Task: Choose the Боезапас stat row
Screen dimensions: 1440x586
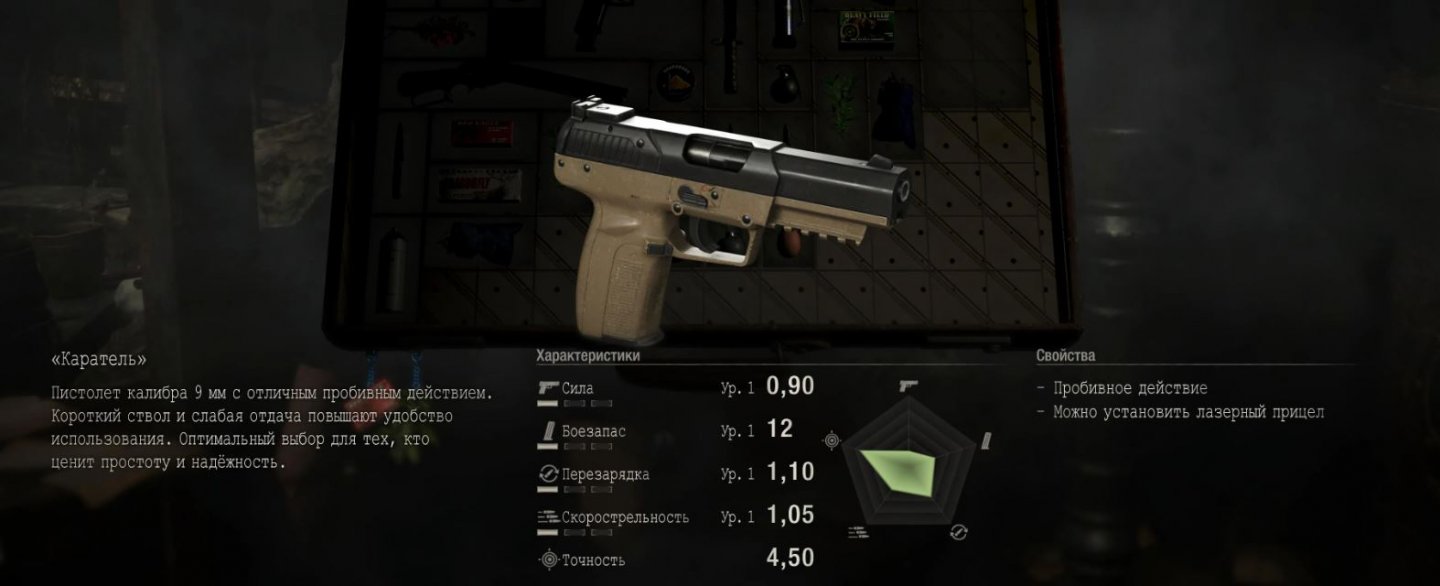Action: 676,430
